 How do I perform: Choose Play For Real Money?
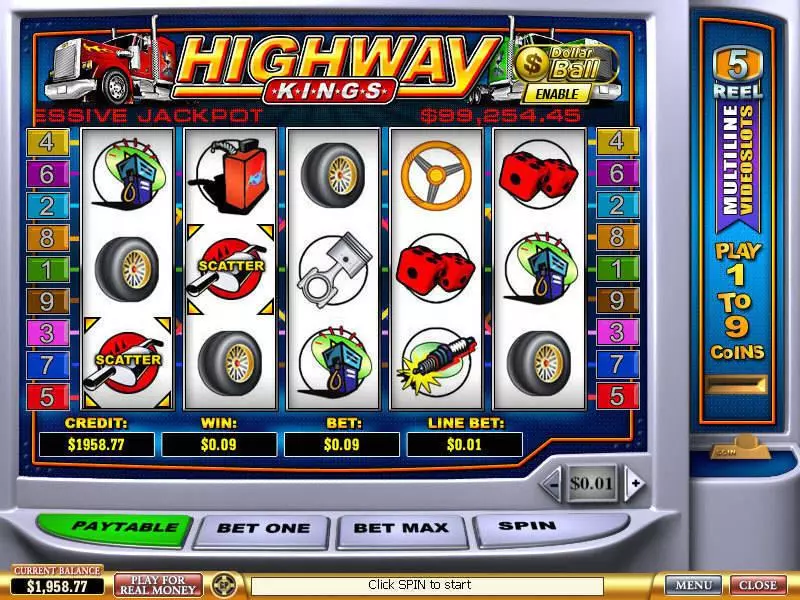pyautogui.click(x=158, y=585)
